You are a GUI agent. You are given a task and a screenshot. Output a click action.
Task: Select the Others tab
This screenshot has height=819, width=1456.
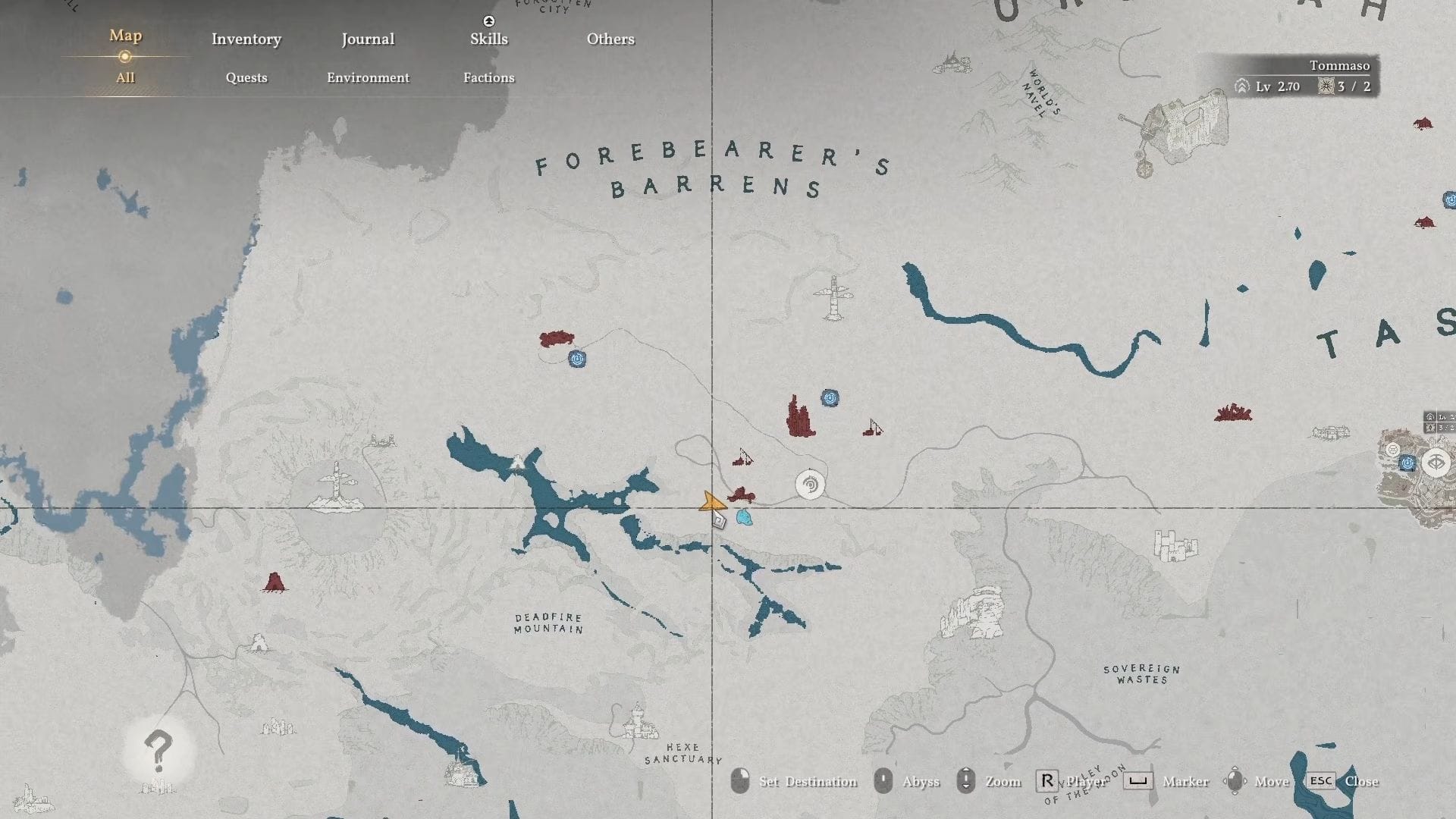point(610,39)
